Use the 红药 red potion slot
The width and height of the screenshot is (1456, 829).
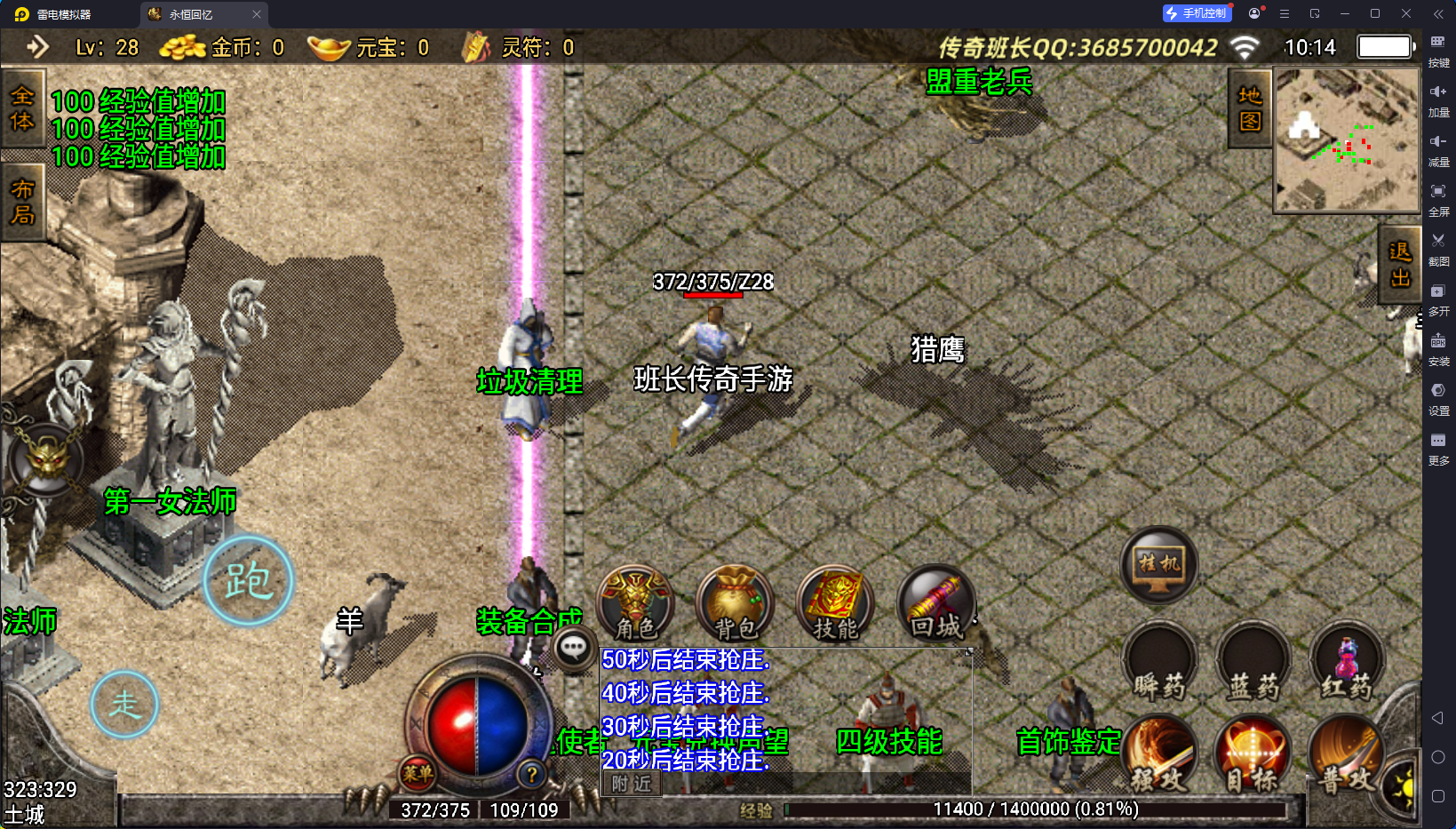pyautogui.click(x=1347, y=664)
